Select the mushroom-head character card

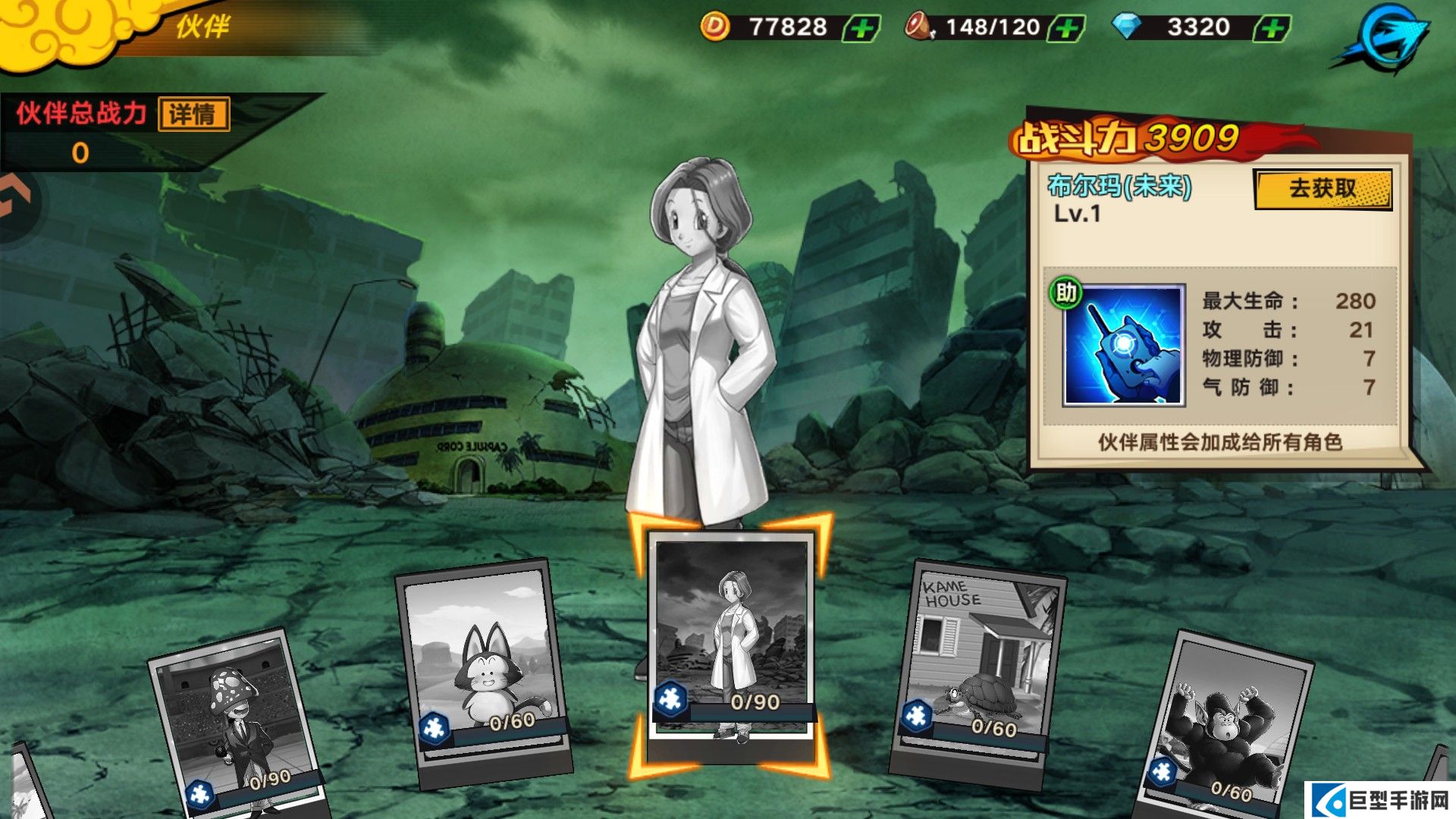point(235,724)
